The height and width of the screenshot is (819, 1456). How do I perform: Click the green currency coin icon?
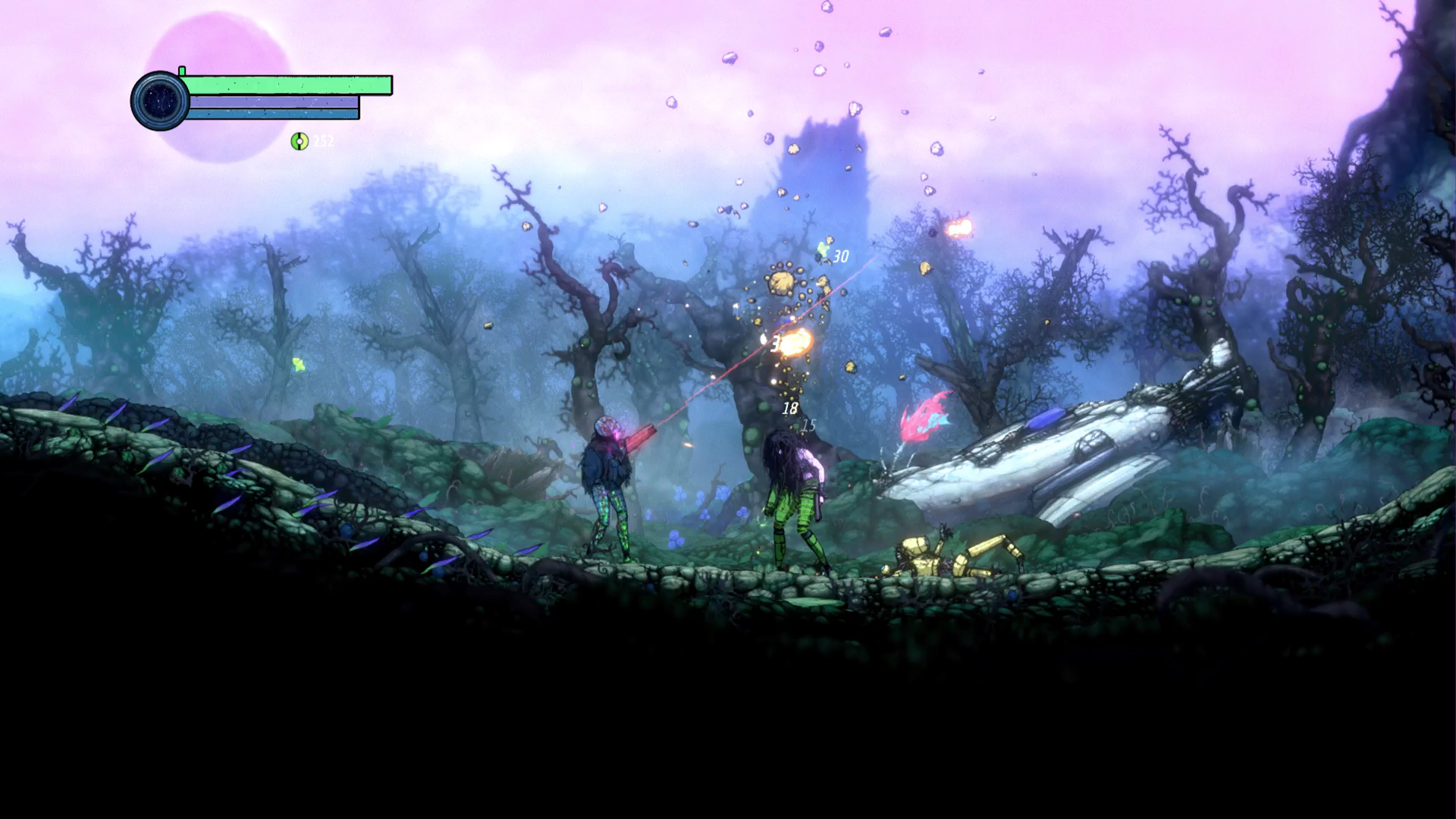pos(300,141)
